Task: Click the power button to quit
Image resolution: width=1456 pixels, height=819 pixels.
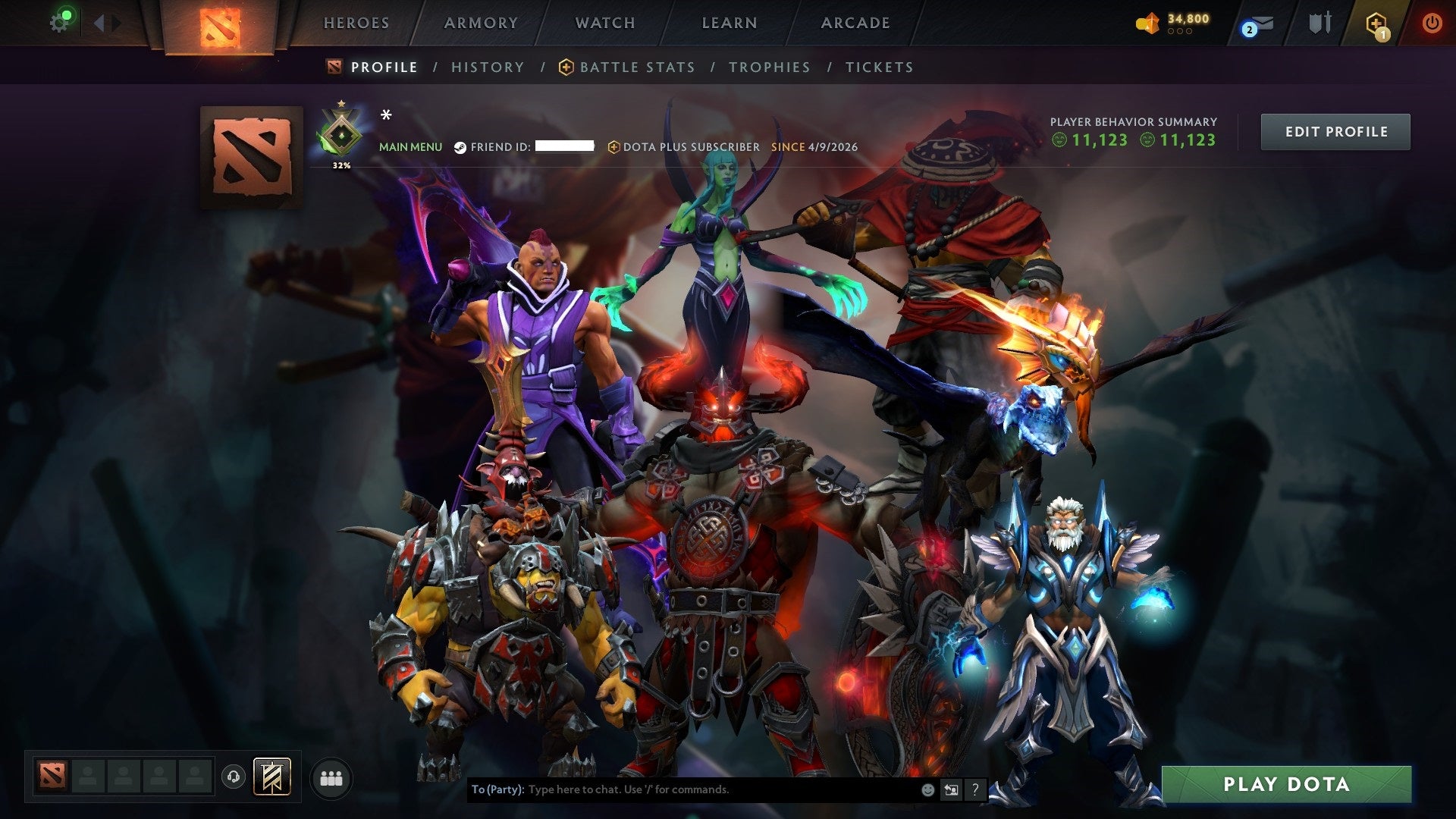Action: click(x=1434, y=23)
